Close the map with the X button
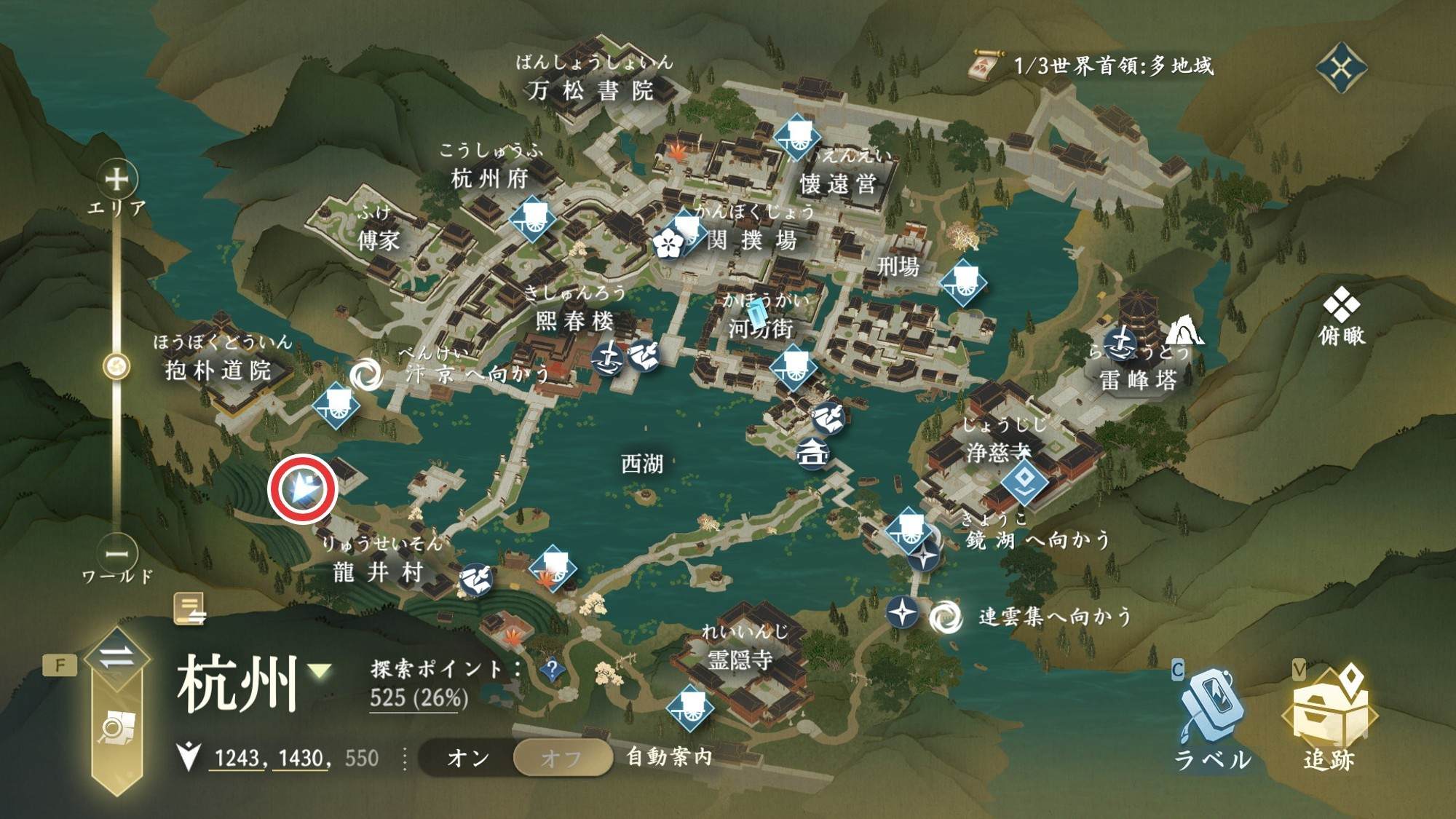 click(1341, 68)
